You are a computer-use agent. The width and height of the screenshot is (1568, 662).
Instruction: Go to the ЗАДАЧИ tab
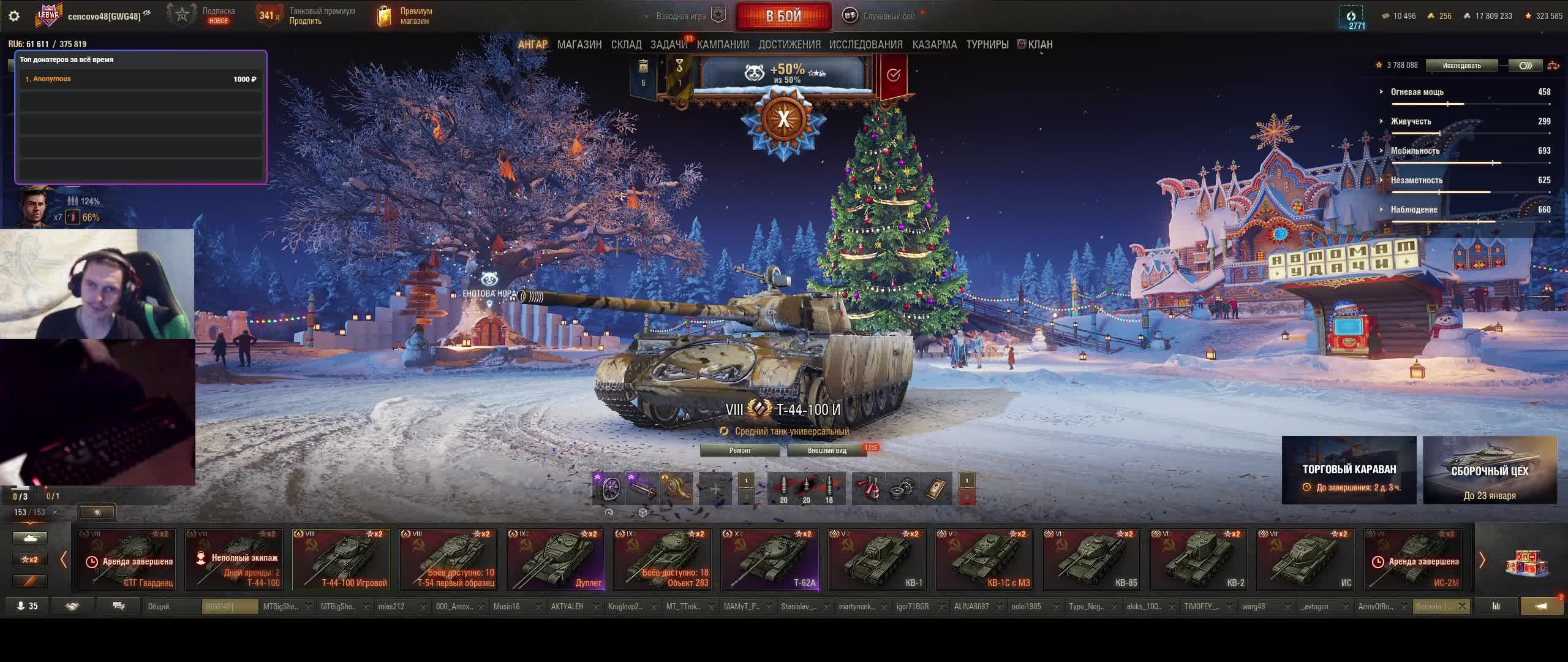click(x=669, y=45)
